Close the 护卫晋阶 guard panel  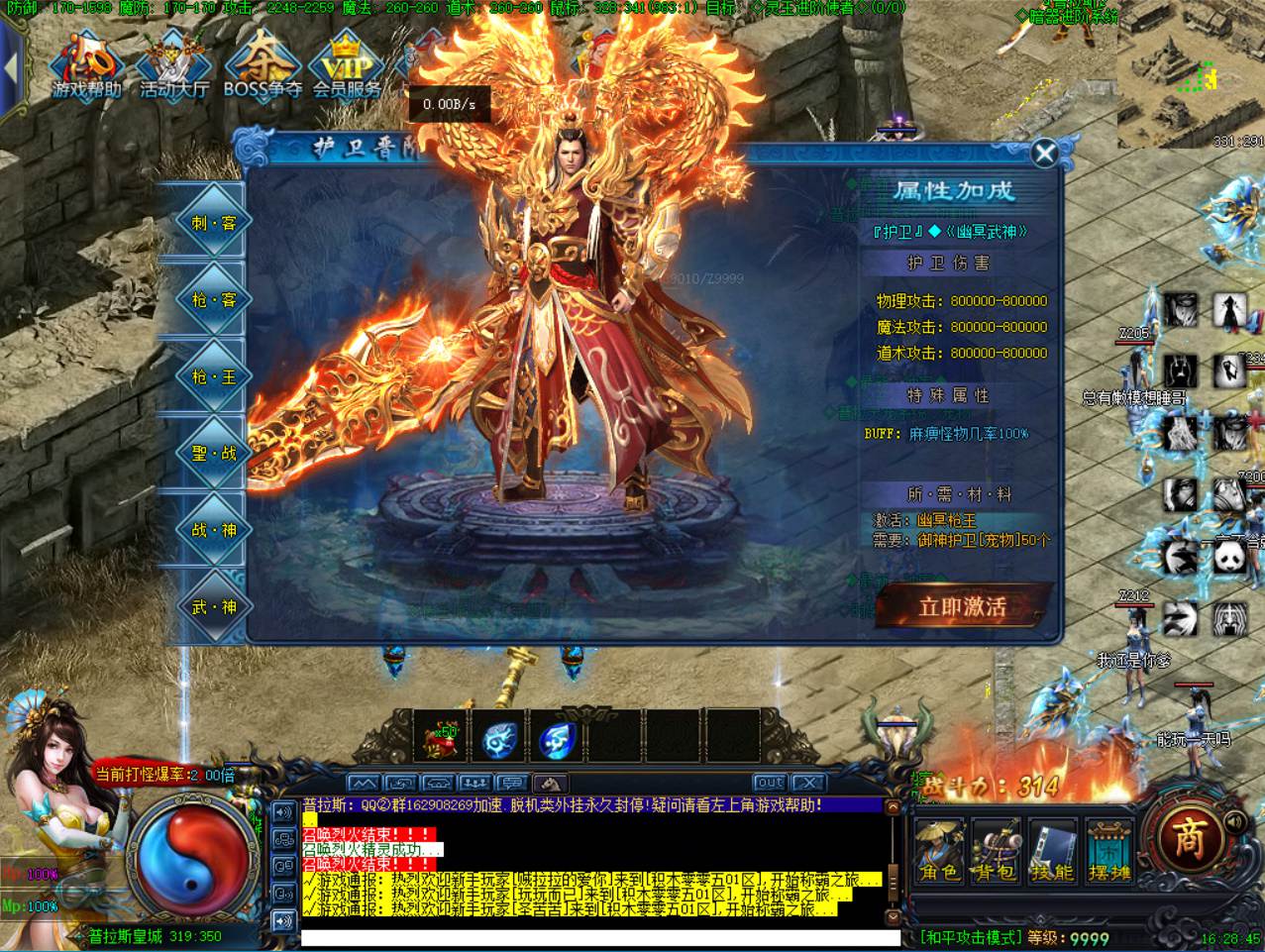[x=1044, y=154]
